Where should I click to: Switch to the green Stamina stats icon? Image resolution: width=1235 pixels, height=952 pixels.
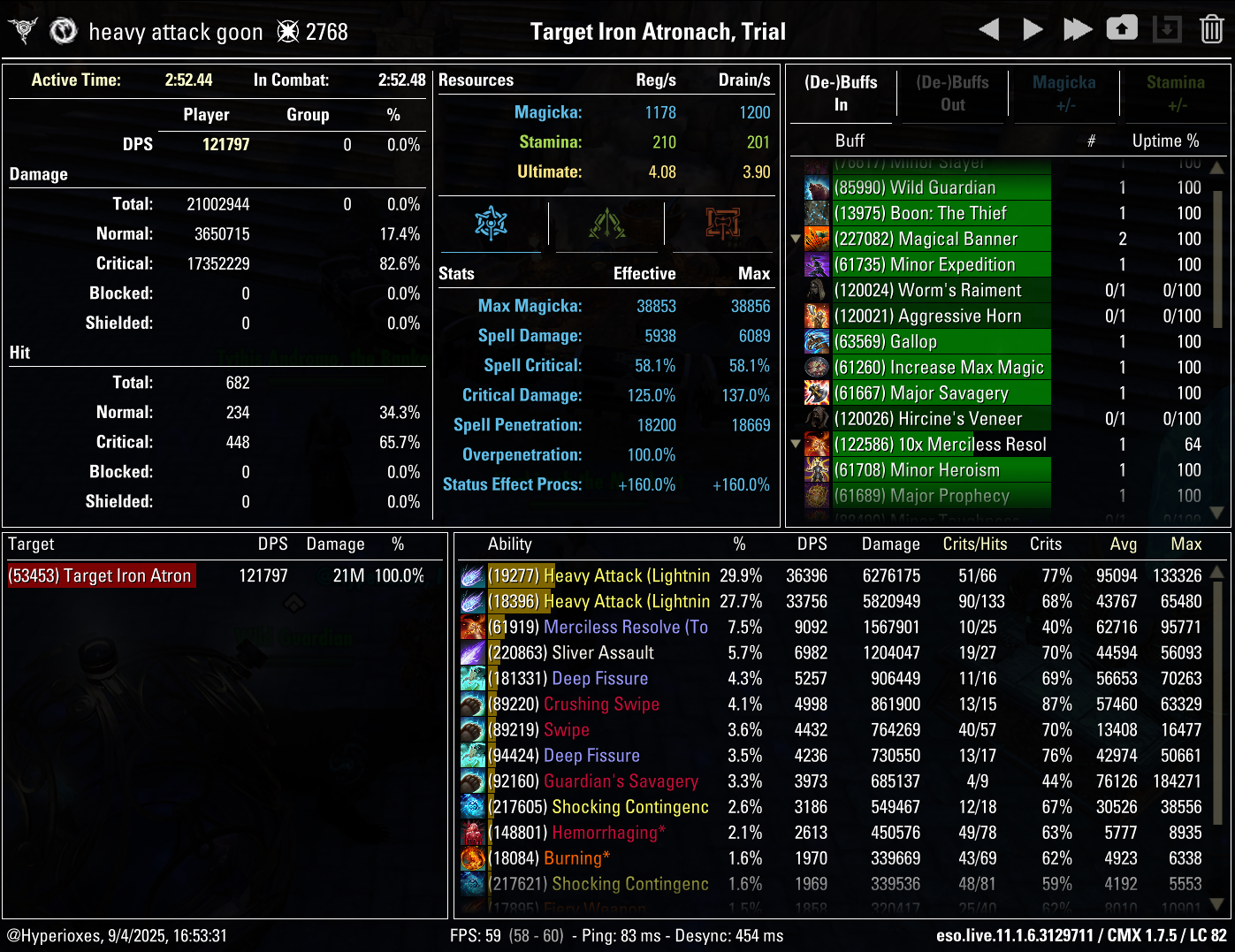pyautogui.click(x=606, y=225)
